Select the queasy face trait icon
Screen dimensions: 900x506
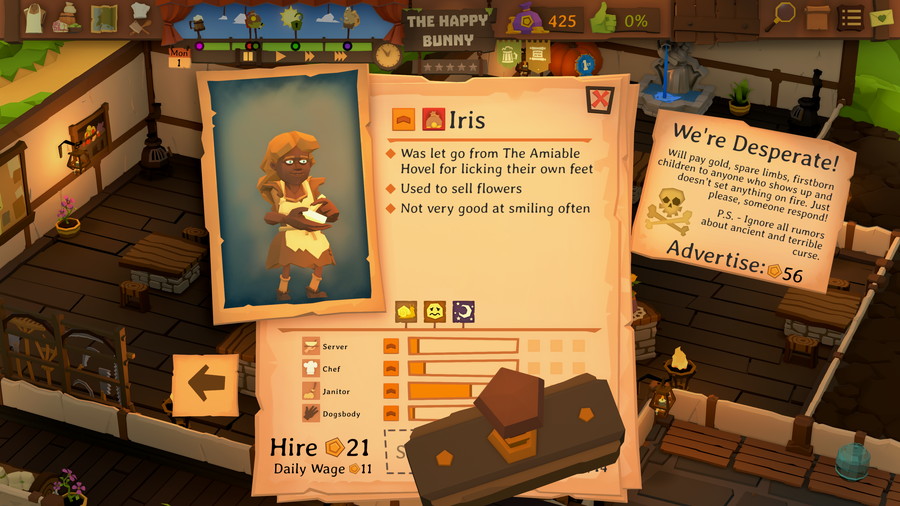[435, 312]
